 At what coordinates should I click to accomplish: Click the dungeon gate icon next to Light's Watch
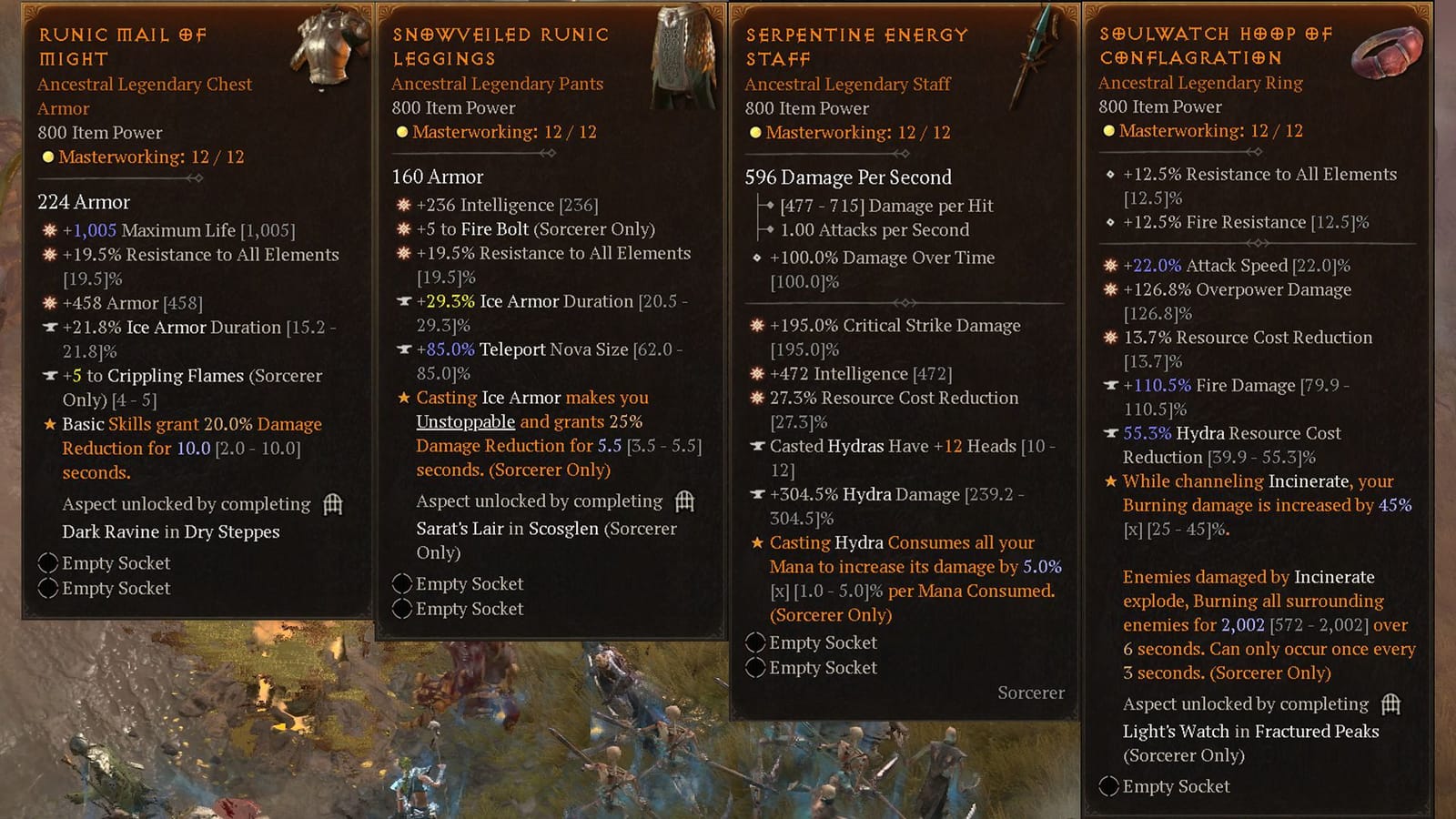point(1390,704)
